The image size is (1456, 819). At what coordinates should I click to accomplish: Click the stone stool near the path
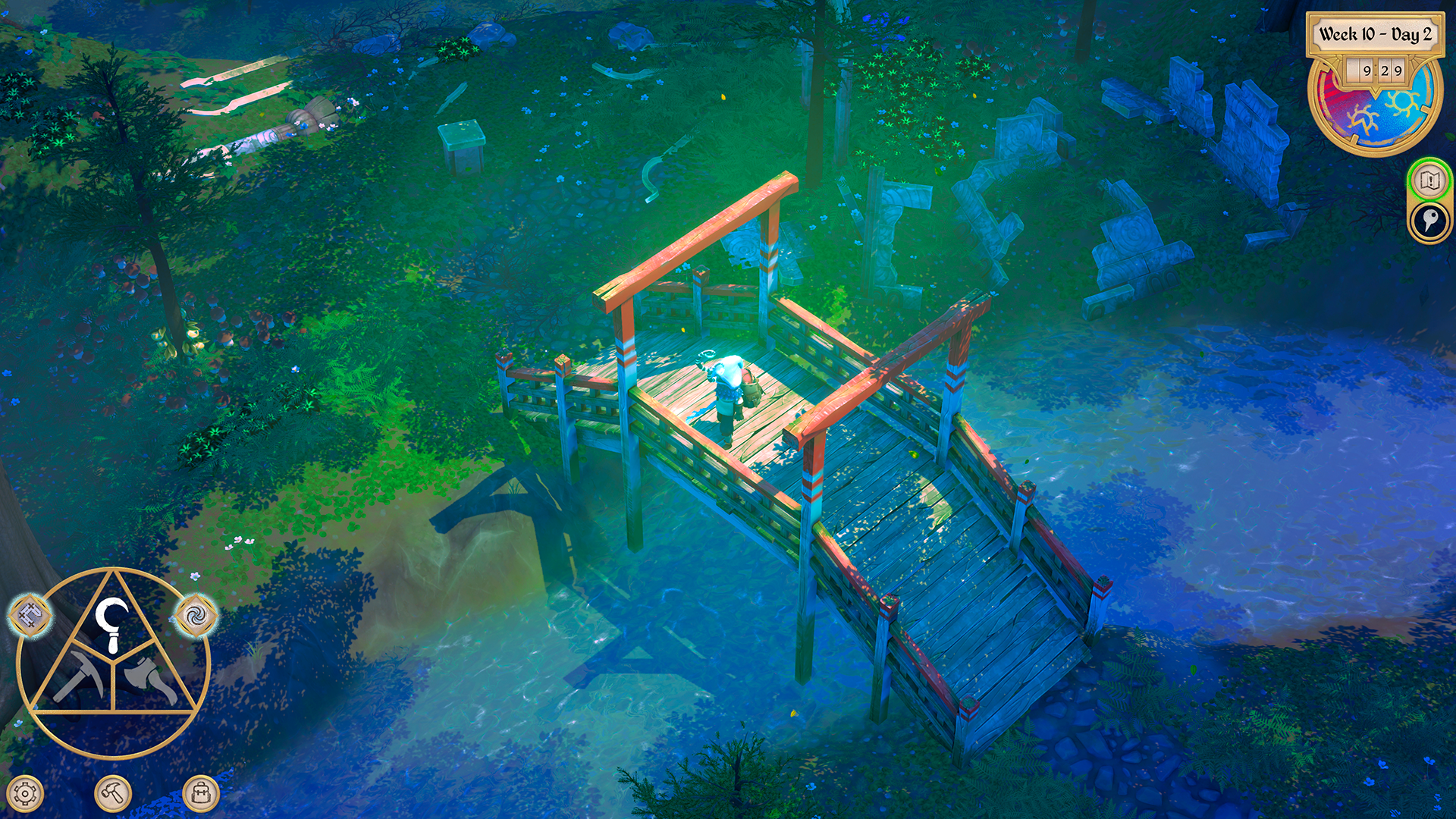tap(463, 144)
